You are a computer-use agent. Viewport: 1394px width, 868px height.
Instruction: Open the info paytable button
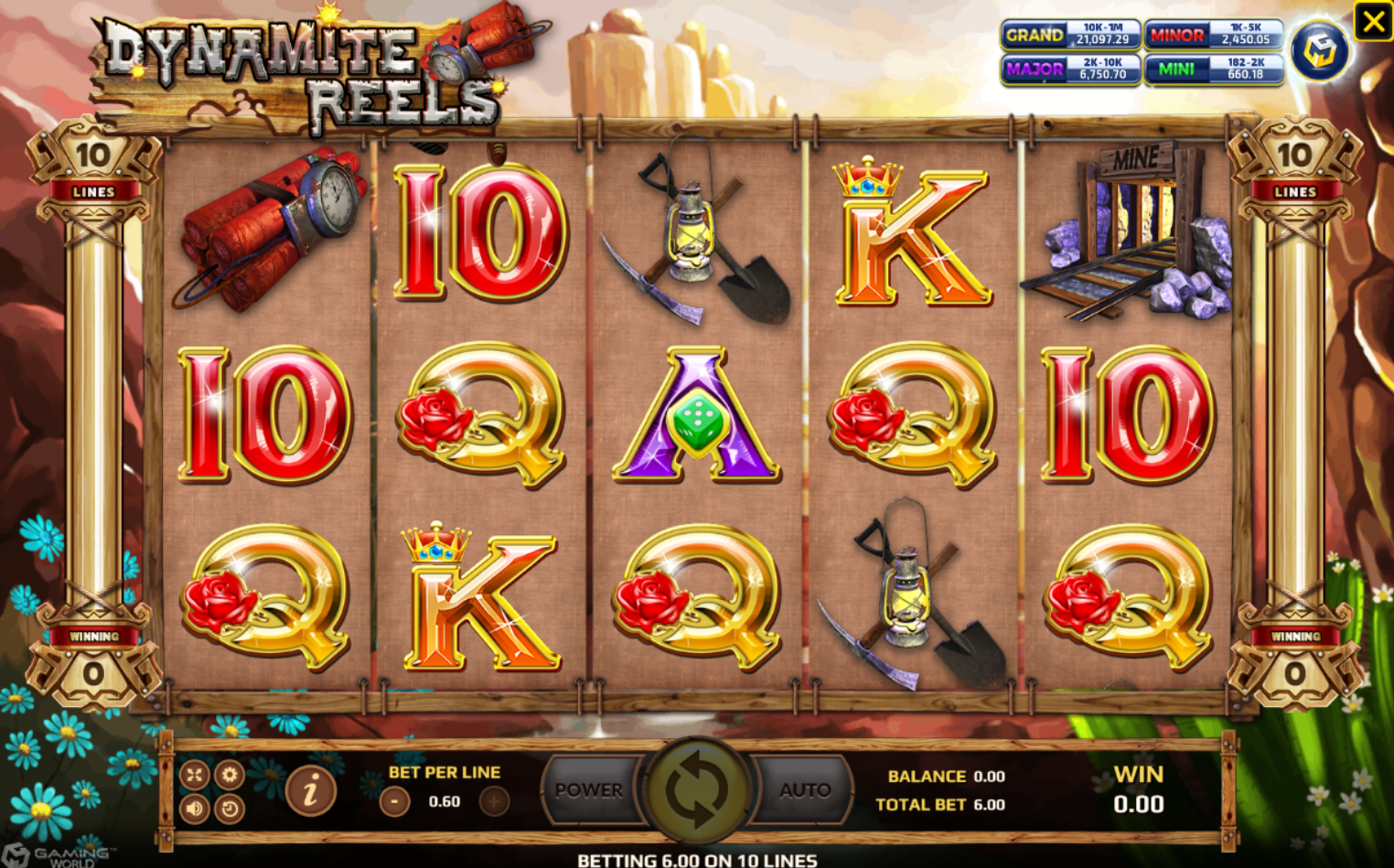coord(309,792)
